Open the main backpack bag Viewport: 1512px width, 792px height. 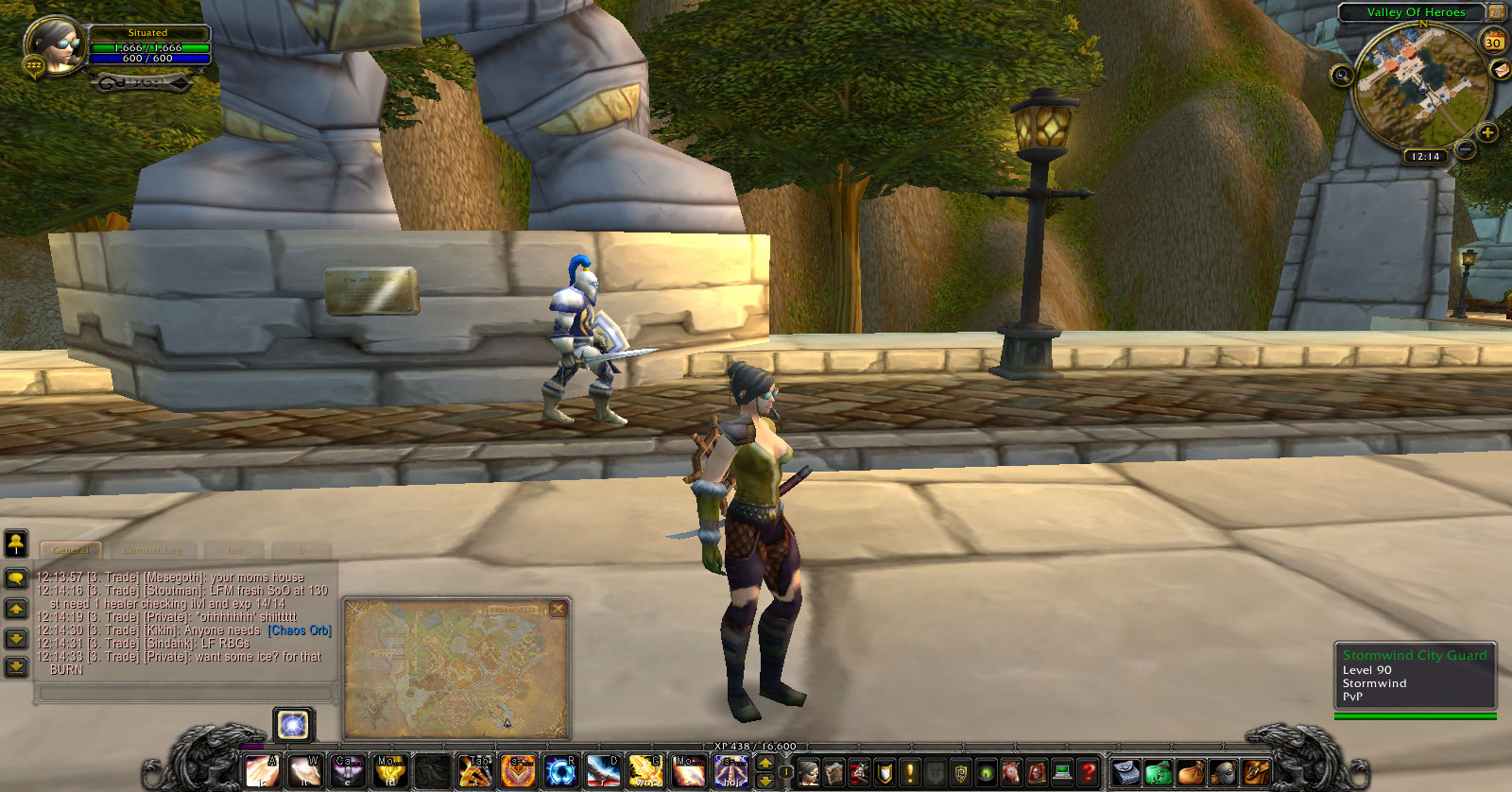(1256, 773)
